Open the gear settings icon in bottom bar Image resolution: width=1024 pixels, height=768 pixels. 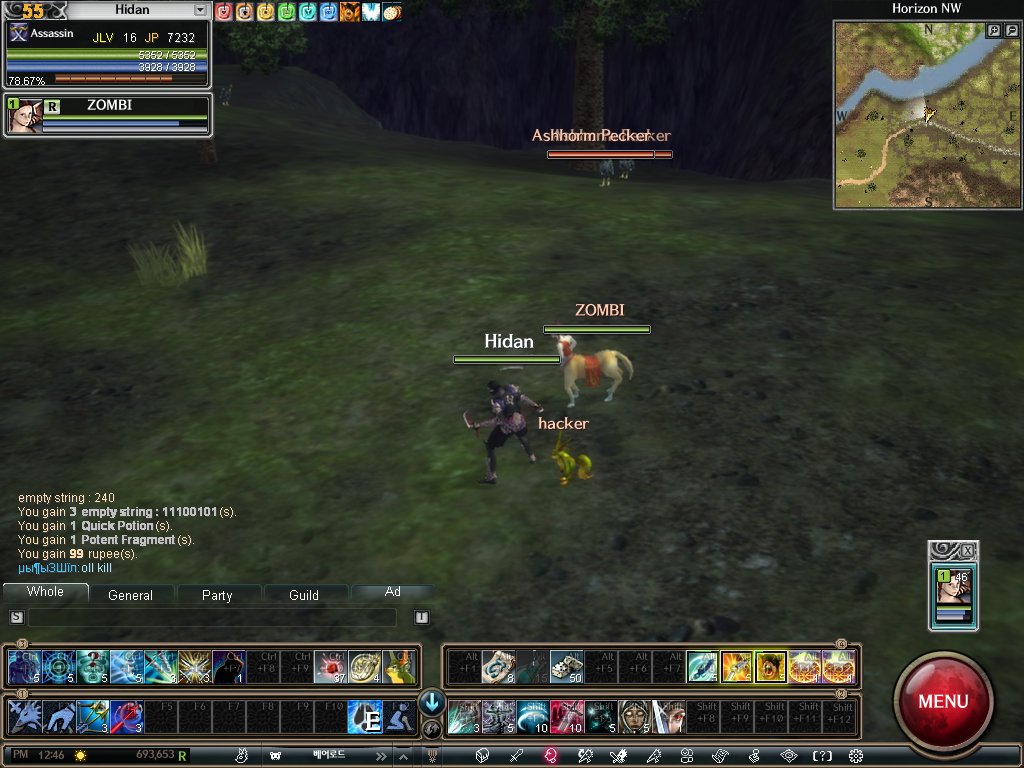(856, 756)
